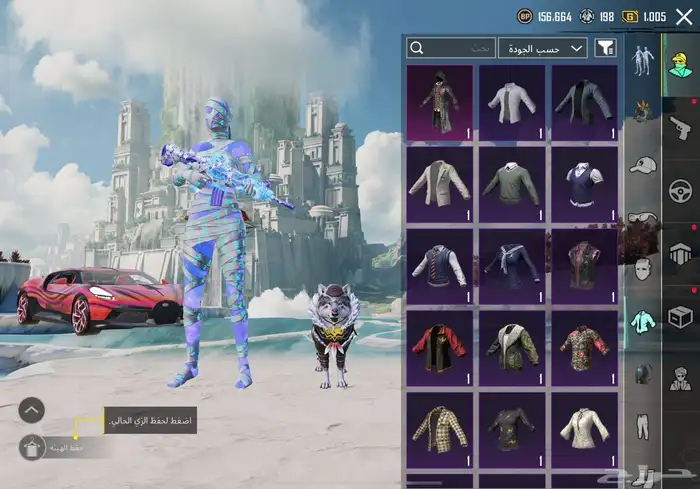Choose the beige blazer jacket

click(440, 184)
